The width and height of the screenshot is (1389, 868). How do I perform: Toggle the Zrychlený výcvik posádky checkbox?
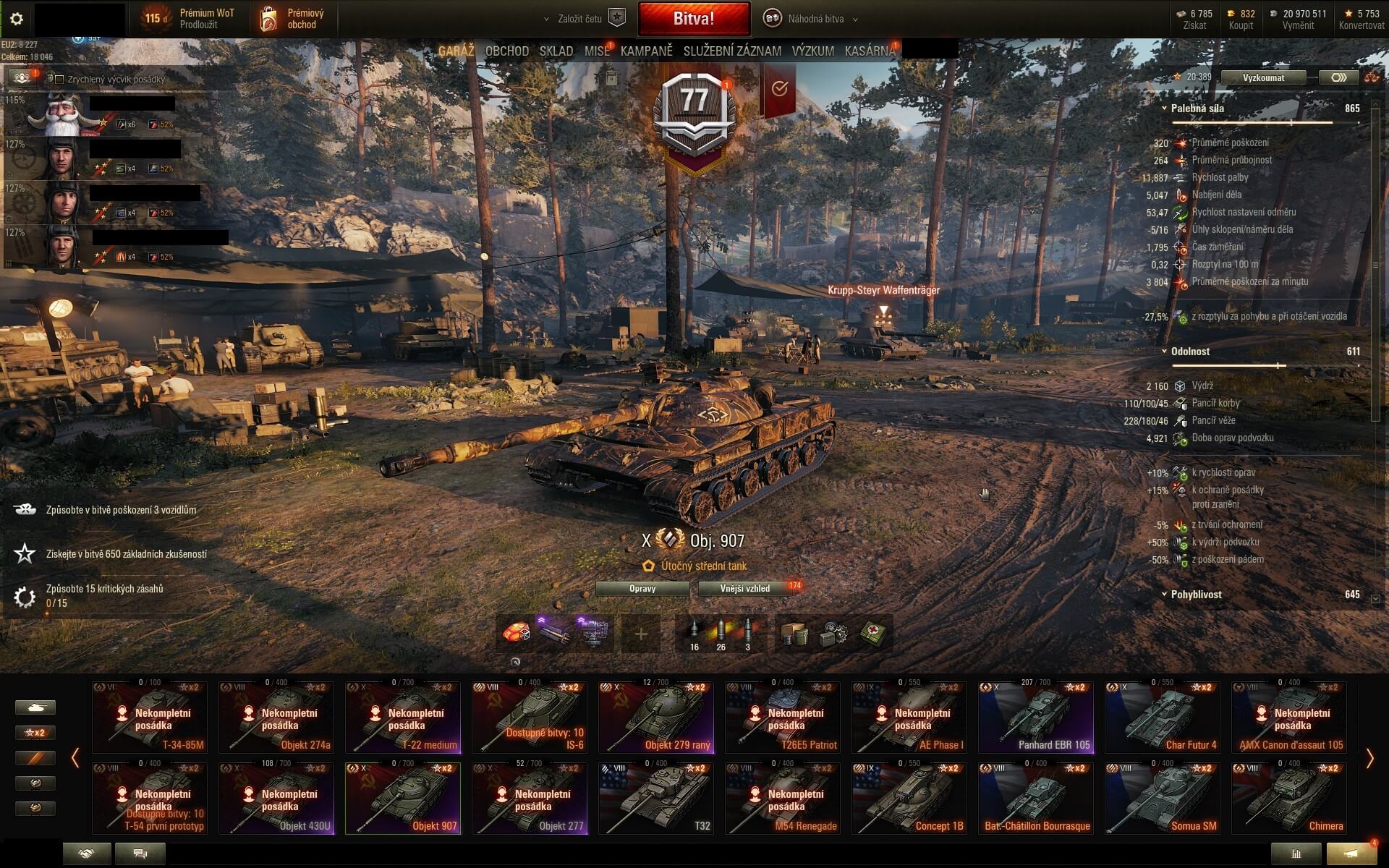60,80
